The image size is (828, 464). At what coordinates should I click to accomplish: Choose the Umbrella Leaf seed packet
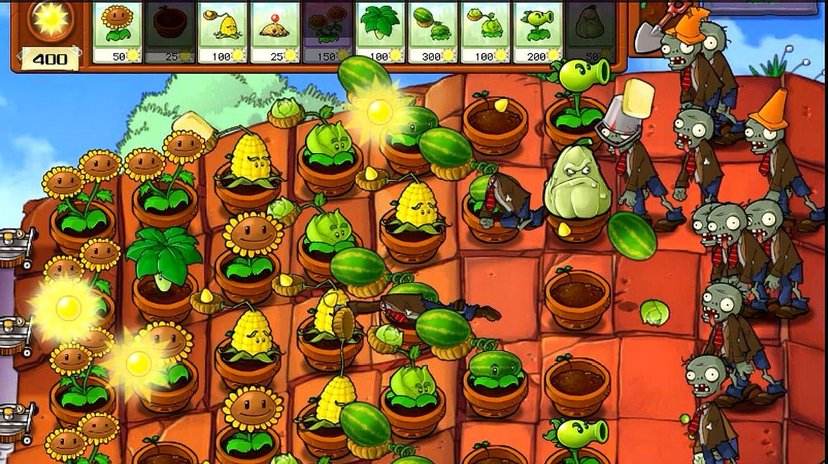coord(380,31)
